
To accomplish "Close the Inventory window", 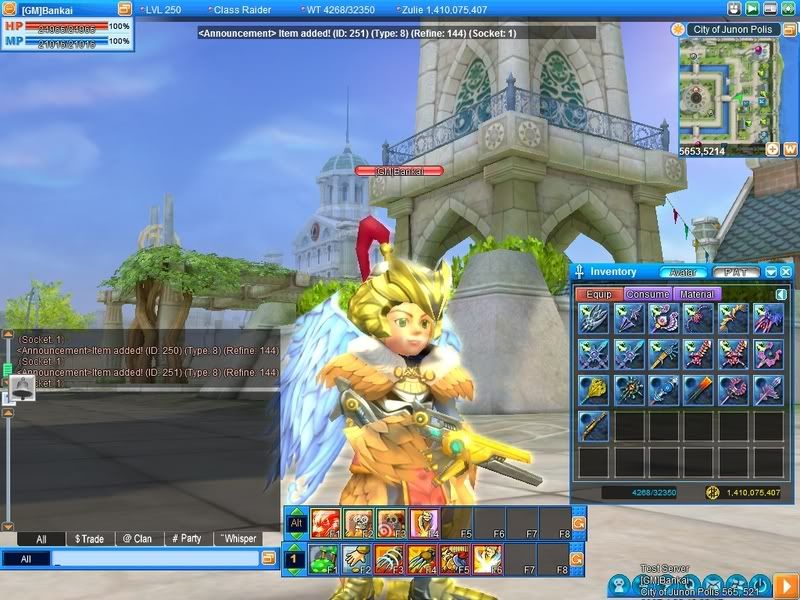I will click(786, 272).
